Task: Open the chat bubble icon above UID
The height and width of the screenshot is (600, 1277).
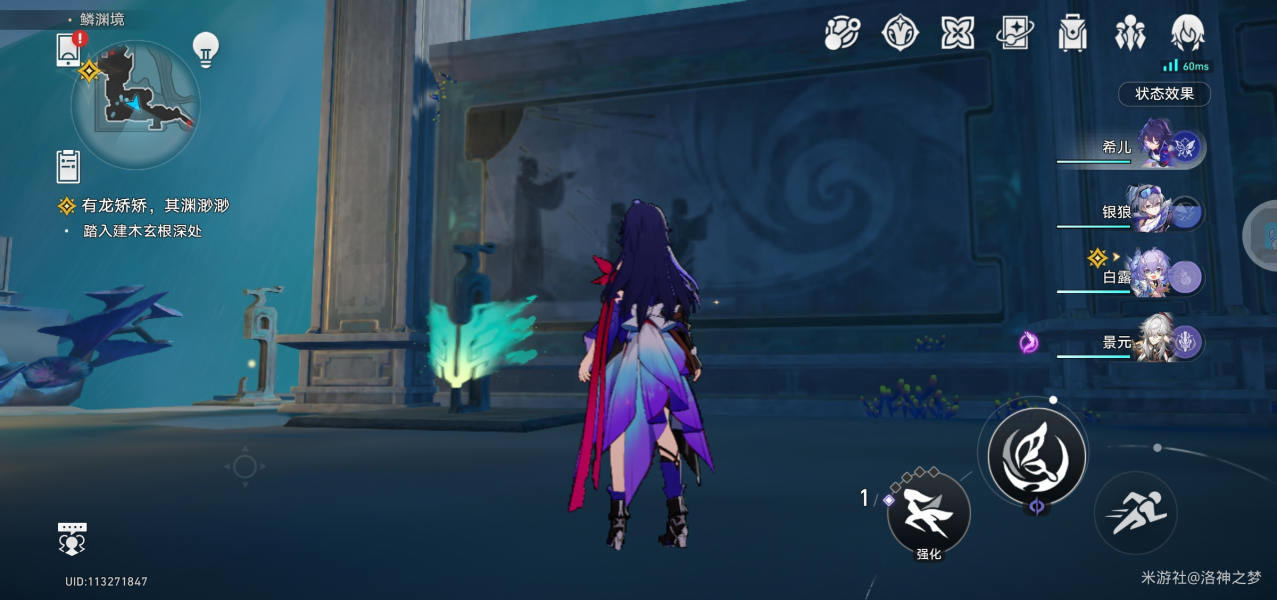Action: (72, 538)
